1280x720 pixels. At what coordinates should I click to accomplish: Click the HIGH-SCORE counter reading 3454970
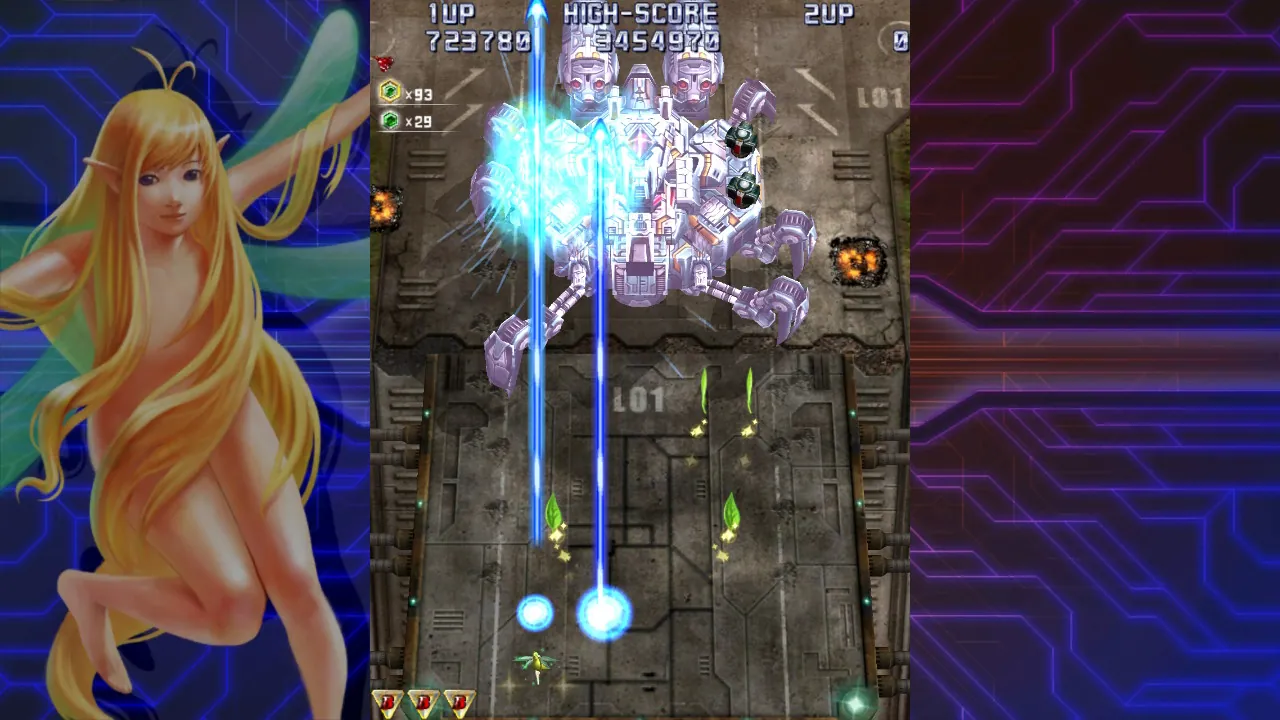point(655,41)
